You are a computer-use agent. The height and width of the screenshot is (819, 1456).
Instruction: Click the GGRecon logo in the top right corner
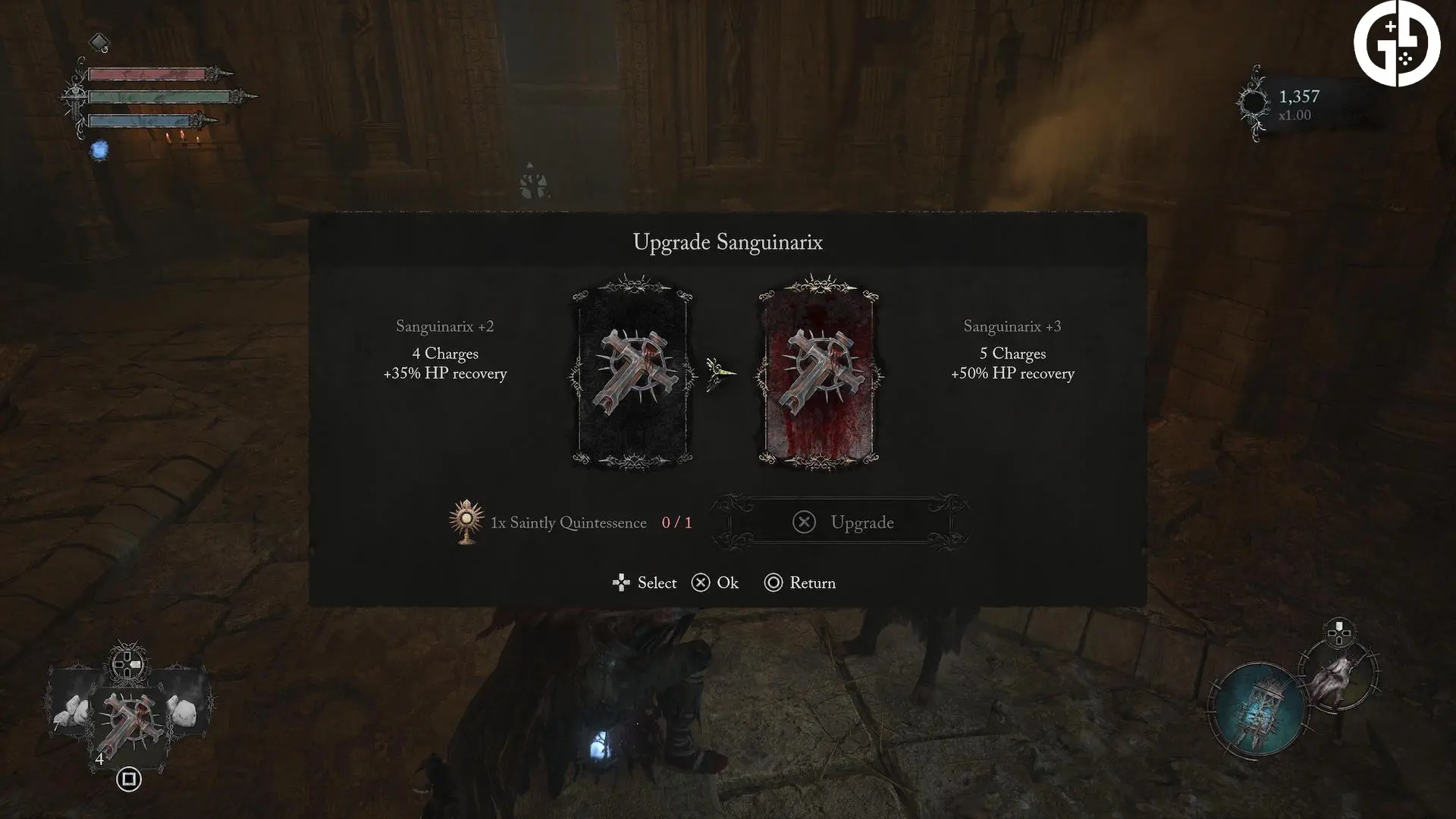click(x=1398, y=43)
